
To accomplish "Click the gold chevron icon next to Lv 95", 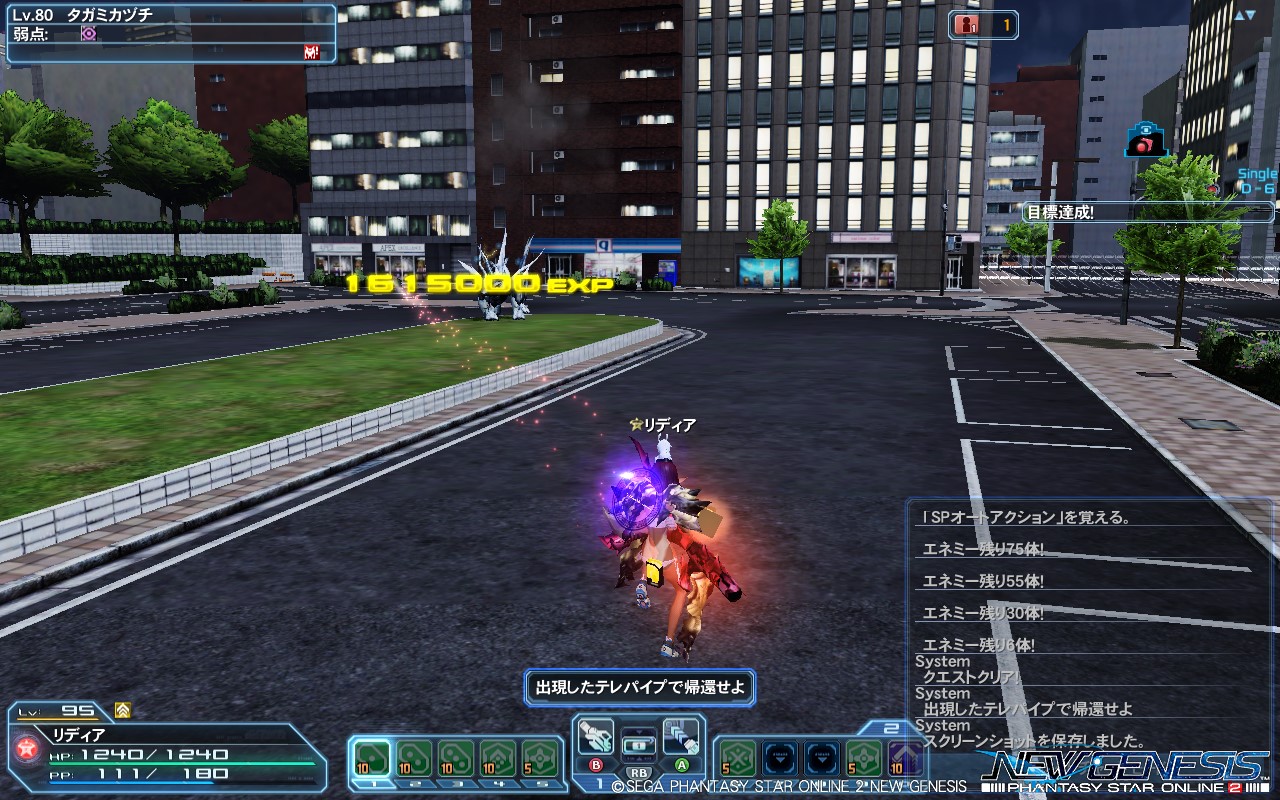I will click(121, 710).
